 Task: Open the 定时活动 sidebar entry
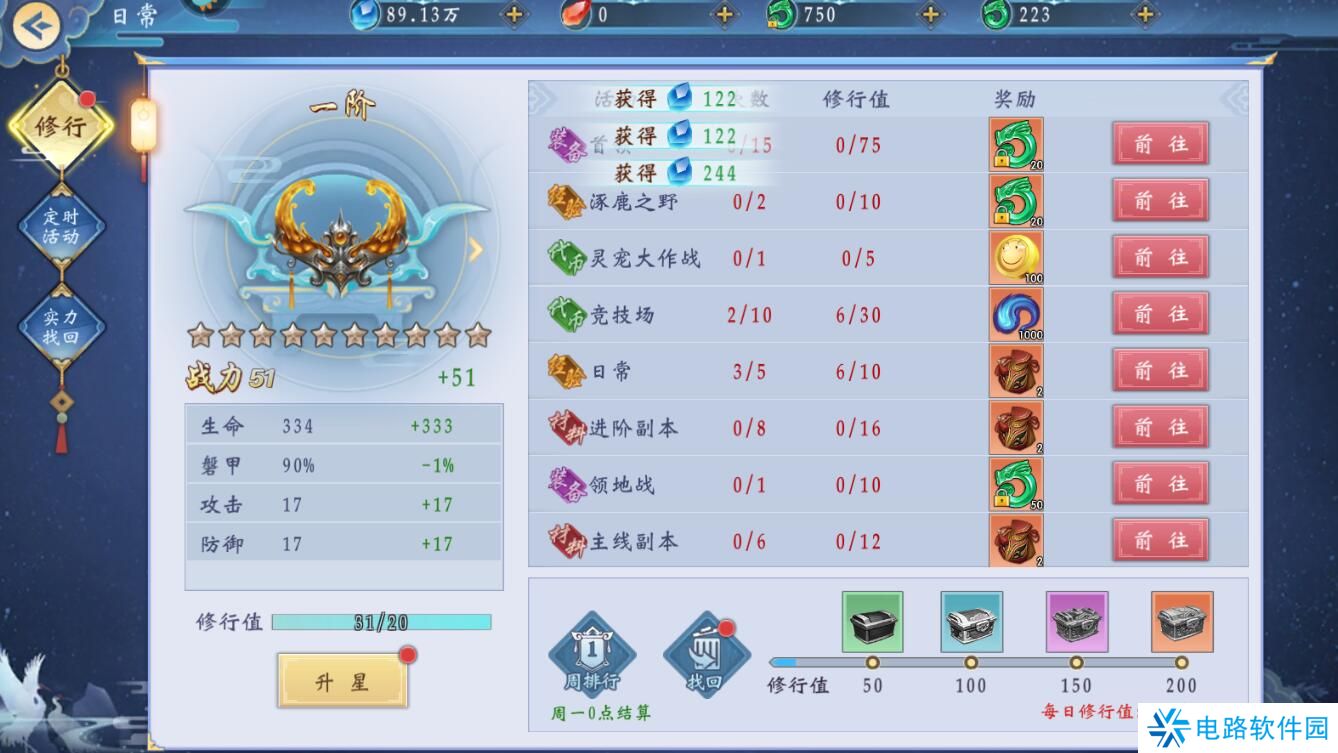[x=62, y=220]
